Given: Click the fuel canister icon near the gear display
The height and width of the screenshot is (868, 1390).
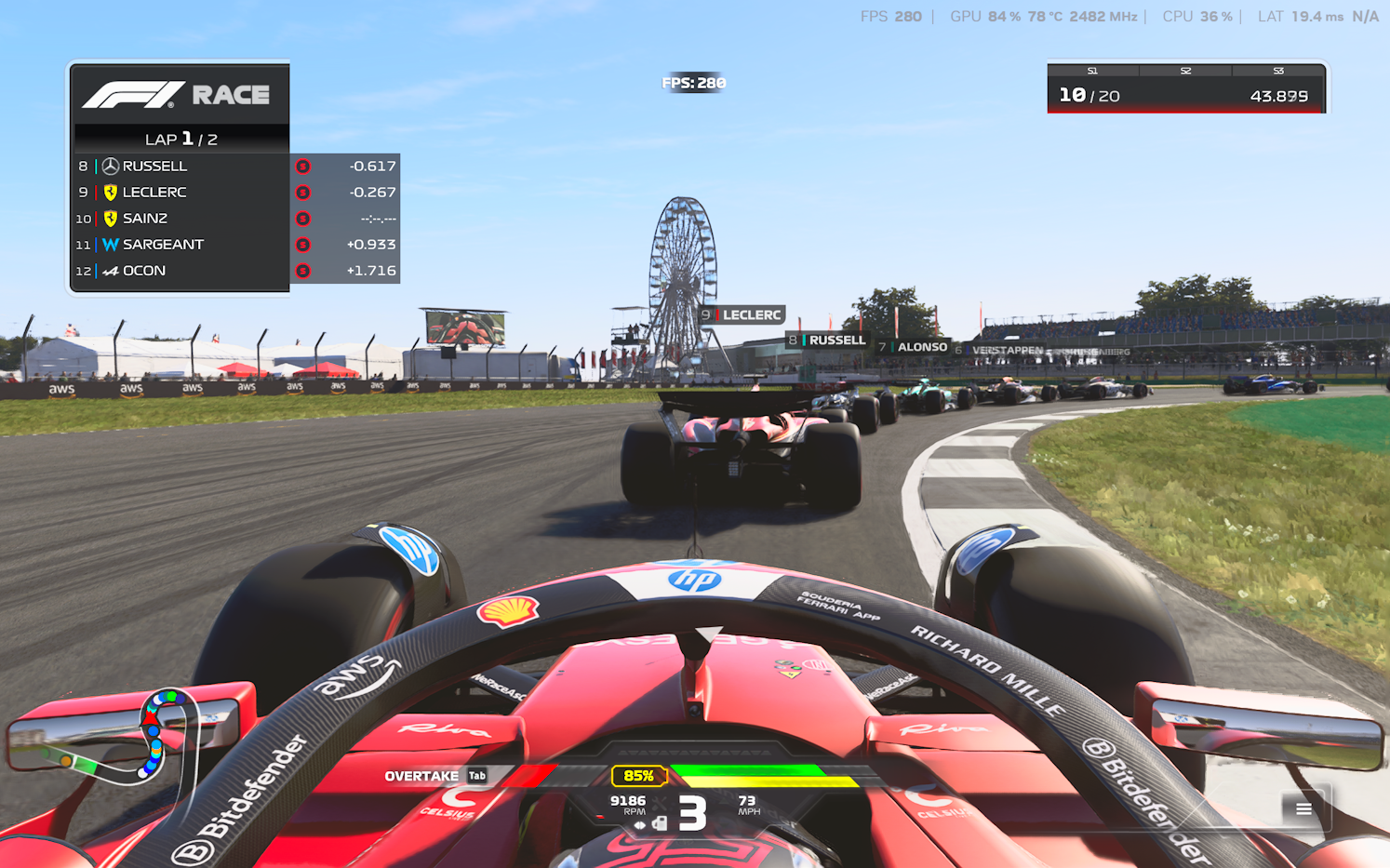Looking at the screenshot, I should 661,824.
